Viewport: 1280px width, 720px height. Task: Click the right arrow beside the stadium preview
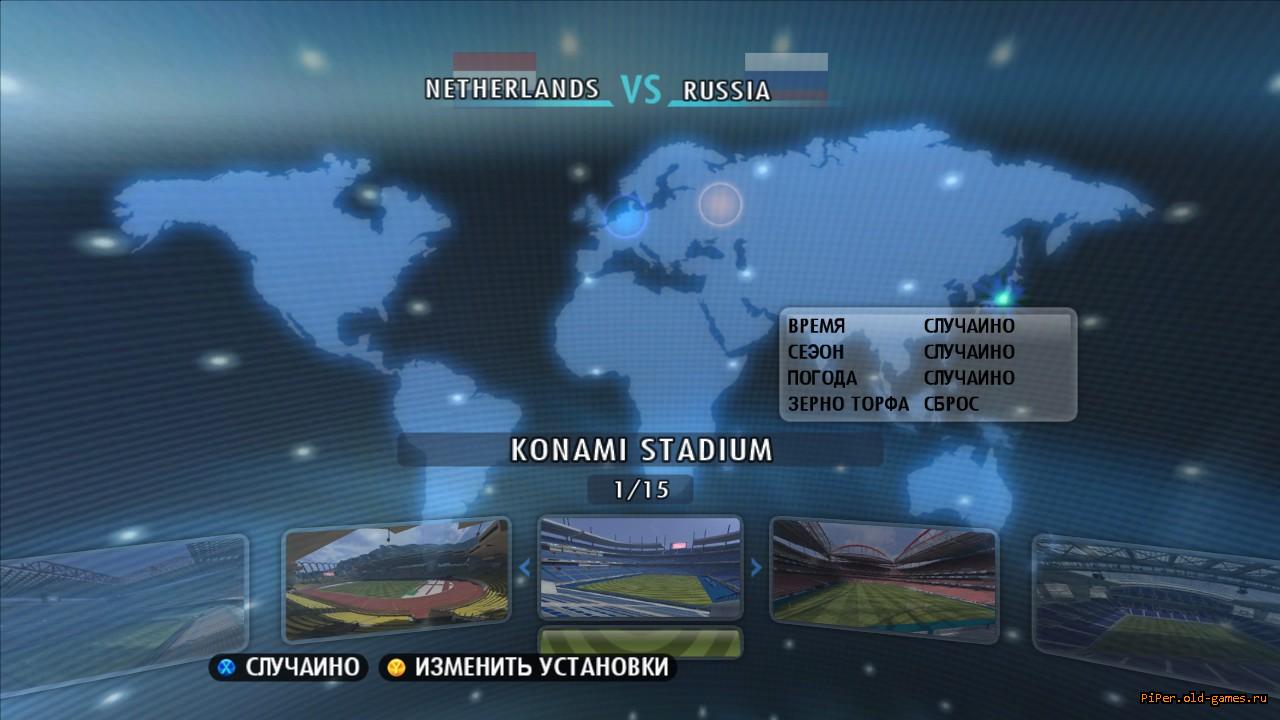756,568
